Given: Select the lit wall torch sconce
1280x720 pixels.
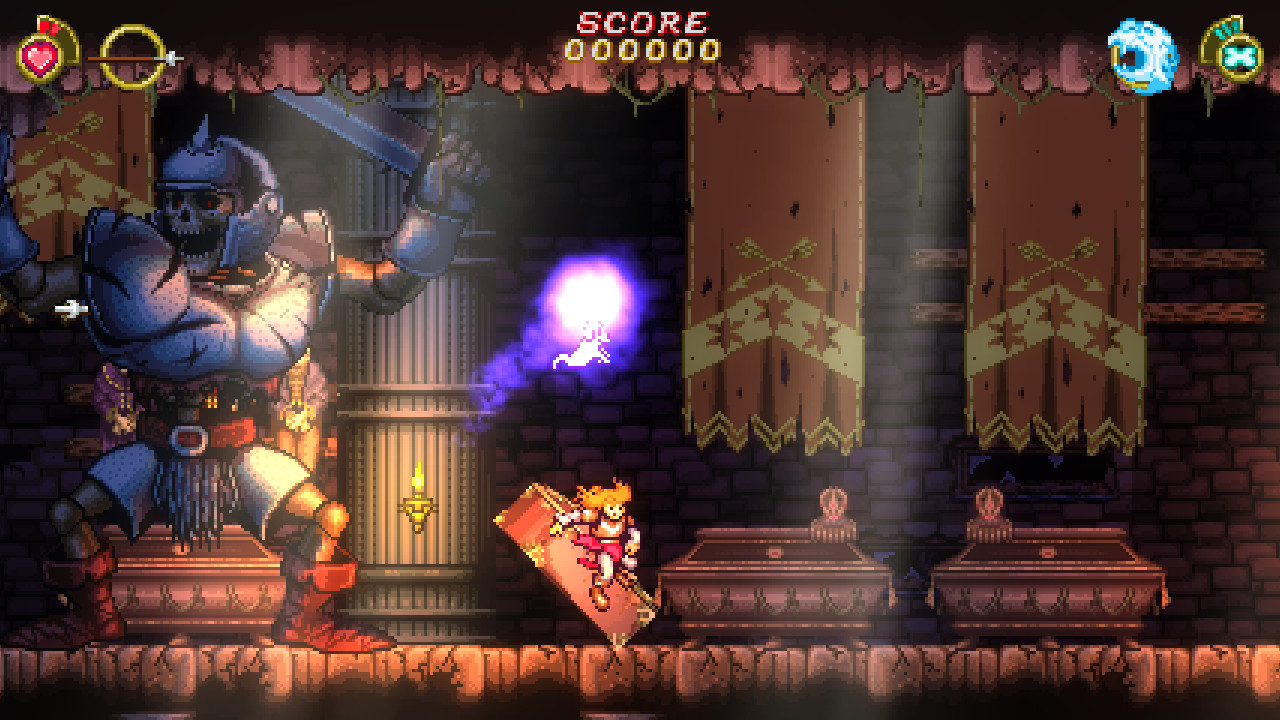Looking at the screenshot, I should 419,505.
